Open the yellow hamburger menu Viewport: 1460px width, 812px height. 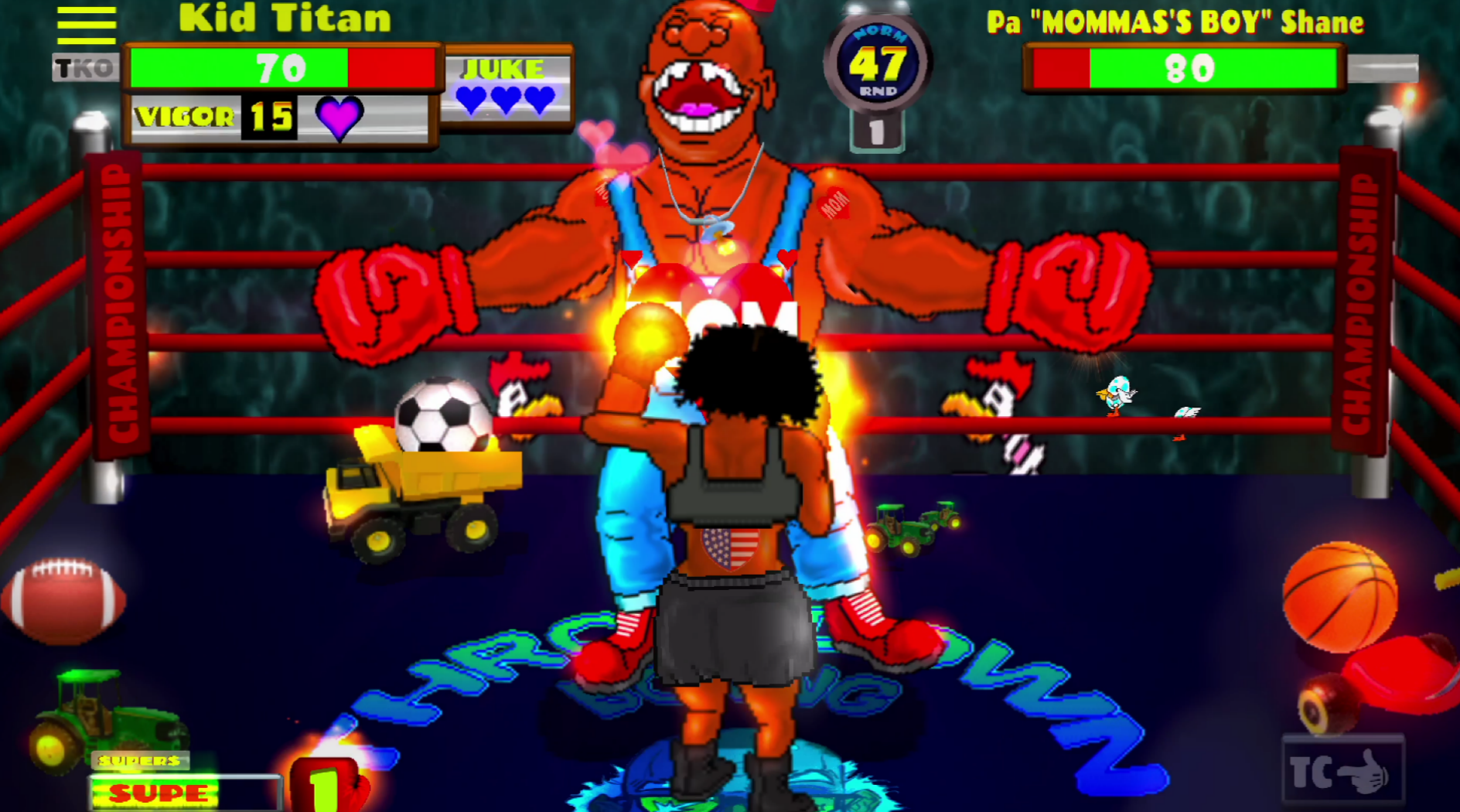[x=86, y=26]
